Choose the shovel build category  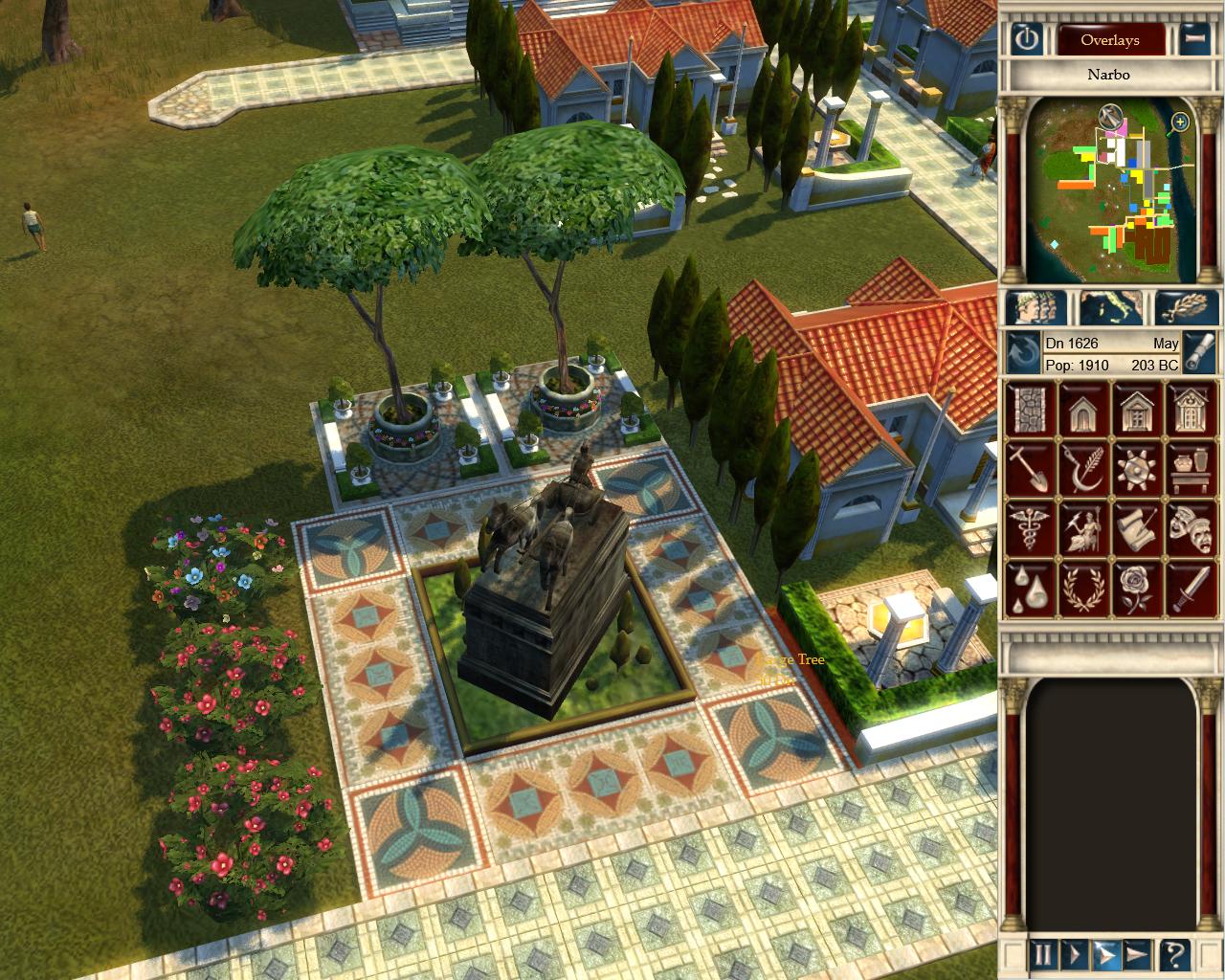click(1030, 468)
